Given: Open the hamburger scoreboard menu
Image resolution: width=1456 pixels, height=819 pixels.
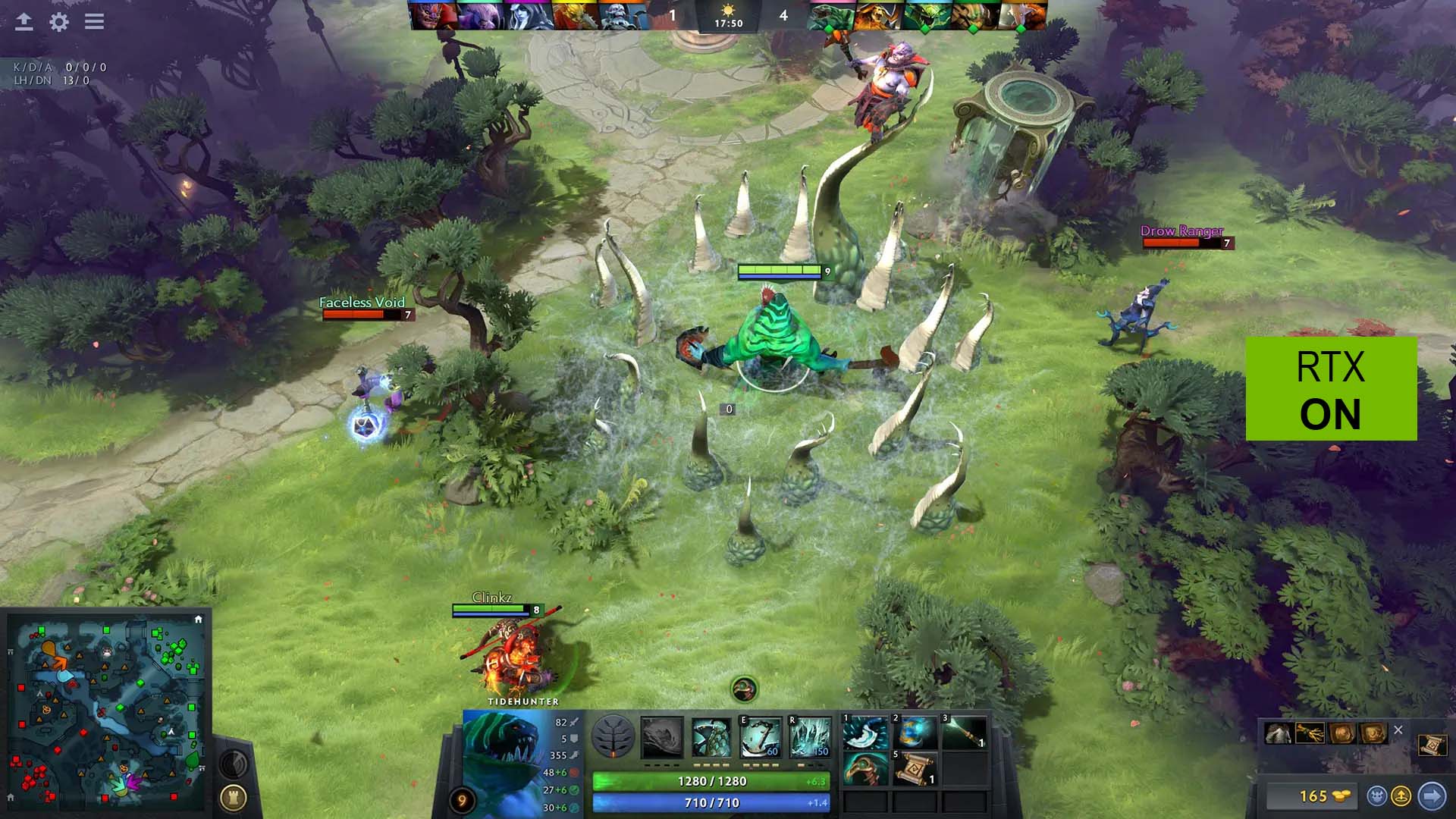Looking at the screenshot, I should tap(94, 22).
